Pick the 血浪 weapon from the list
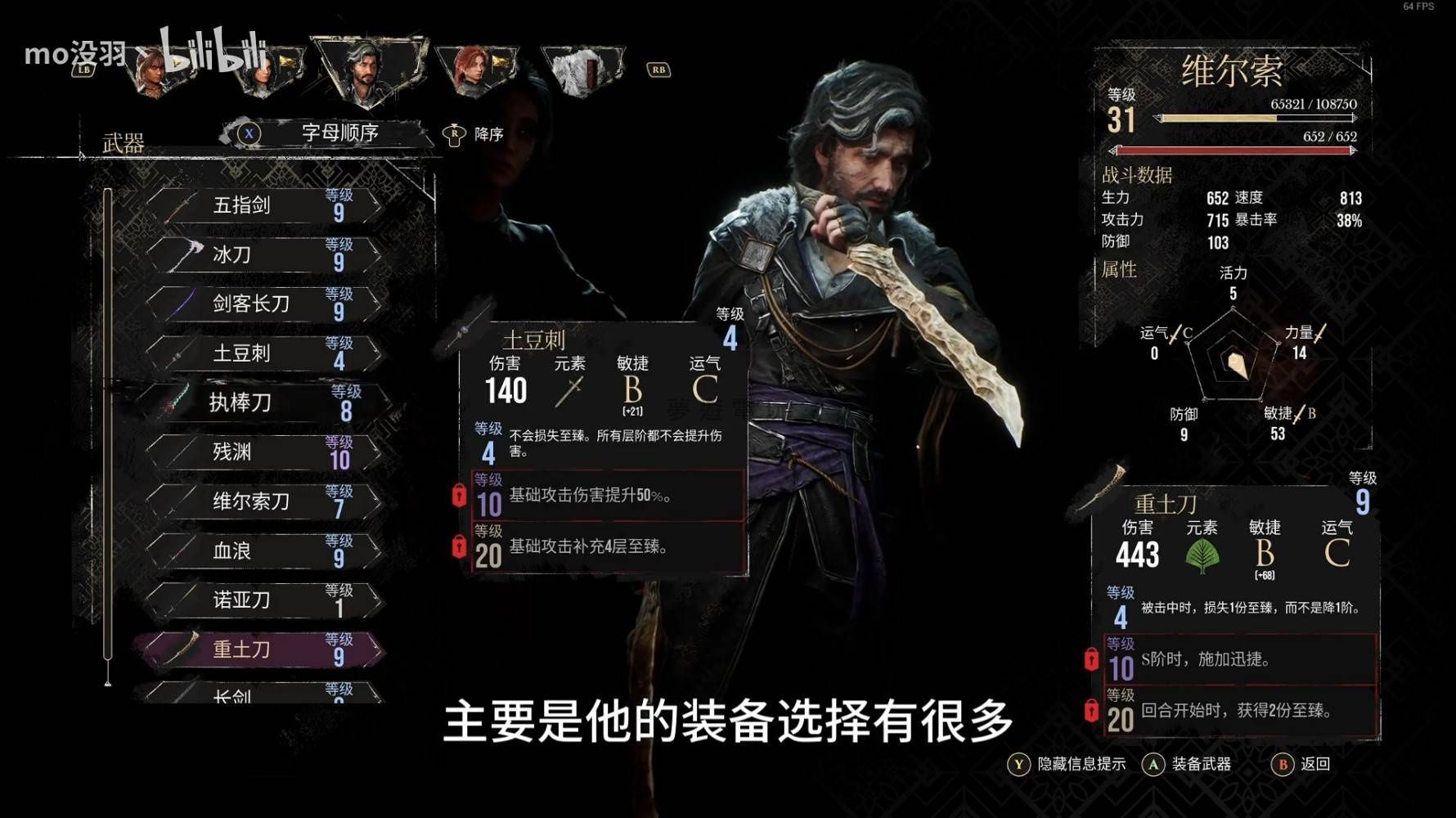This screenshot has width=1456, height=818. 262,551
